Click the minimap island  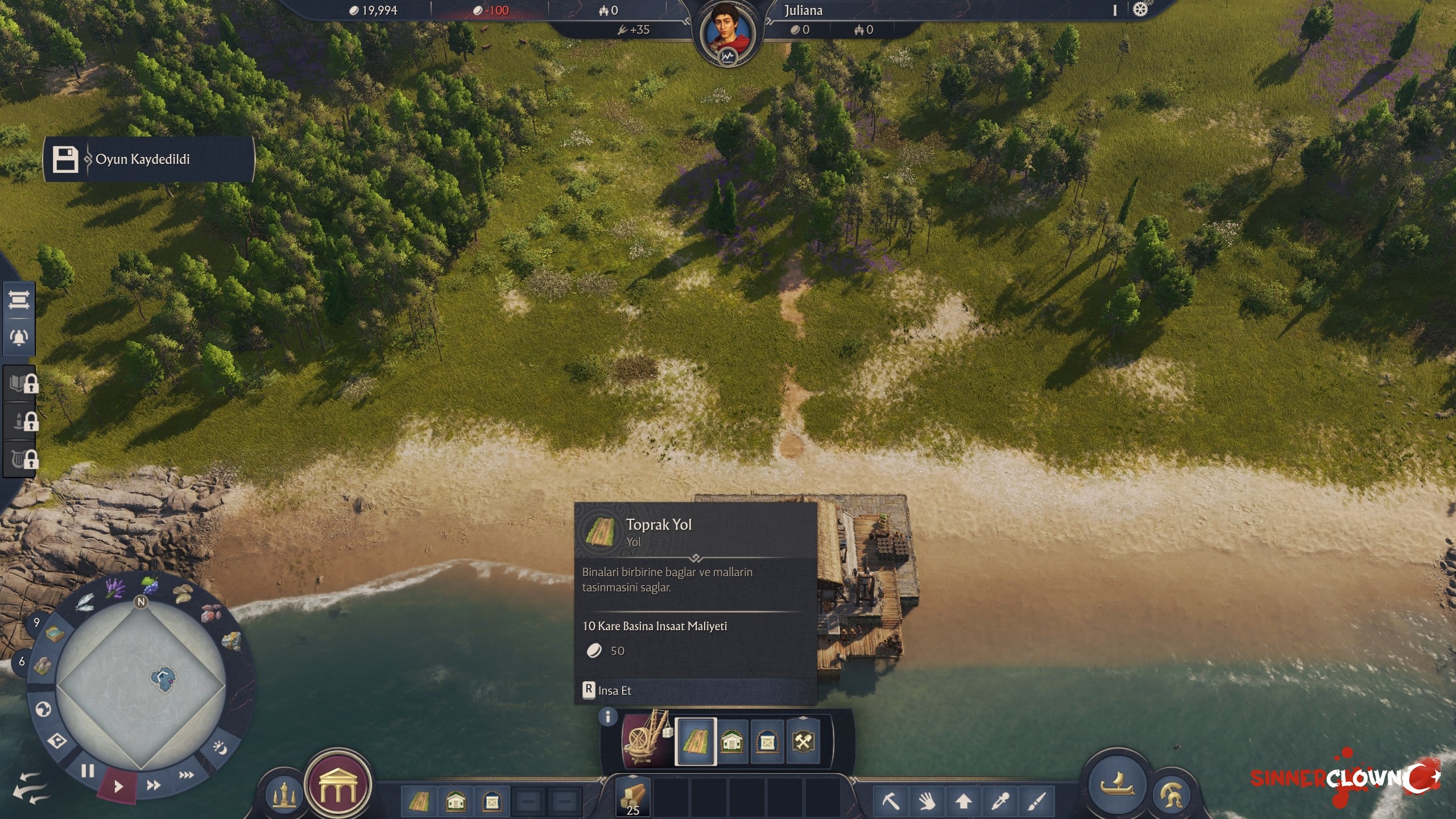(x=163, y=679)
